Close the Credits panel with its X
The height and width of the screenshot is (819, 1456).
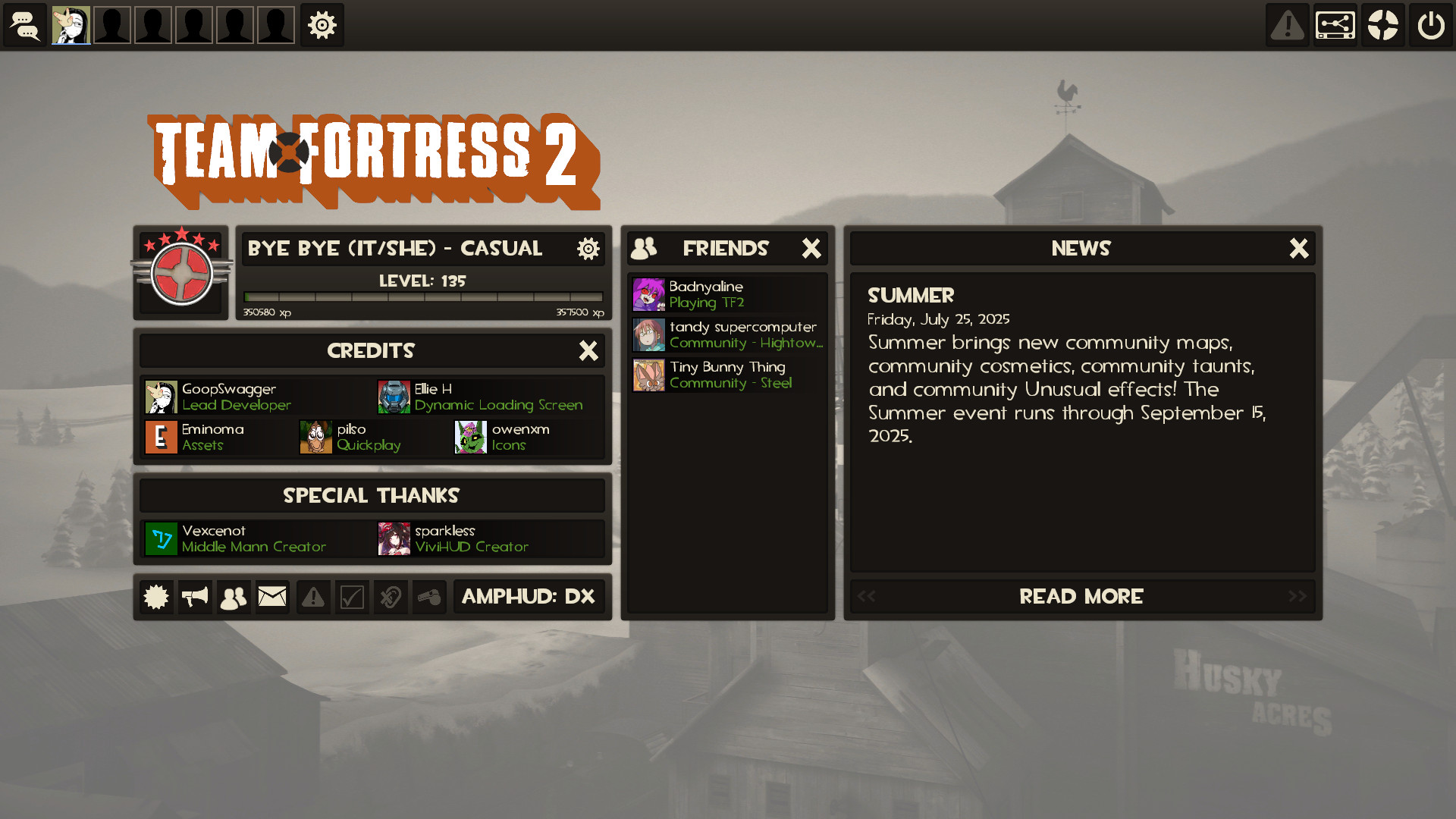(589, 350)
